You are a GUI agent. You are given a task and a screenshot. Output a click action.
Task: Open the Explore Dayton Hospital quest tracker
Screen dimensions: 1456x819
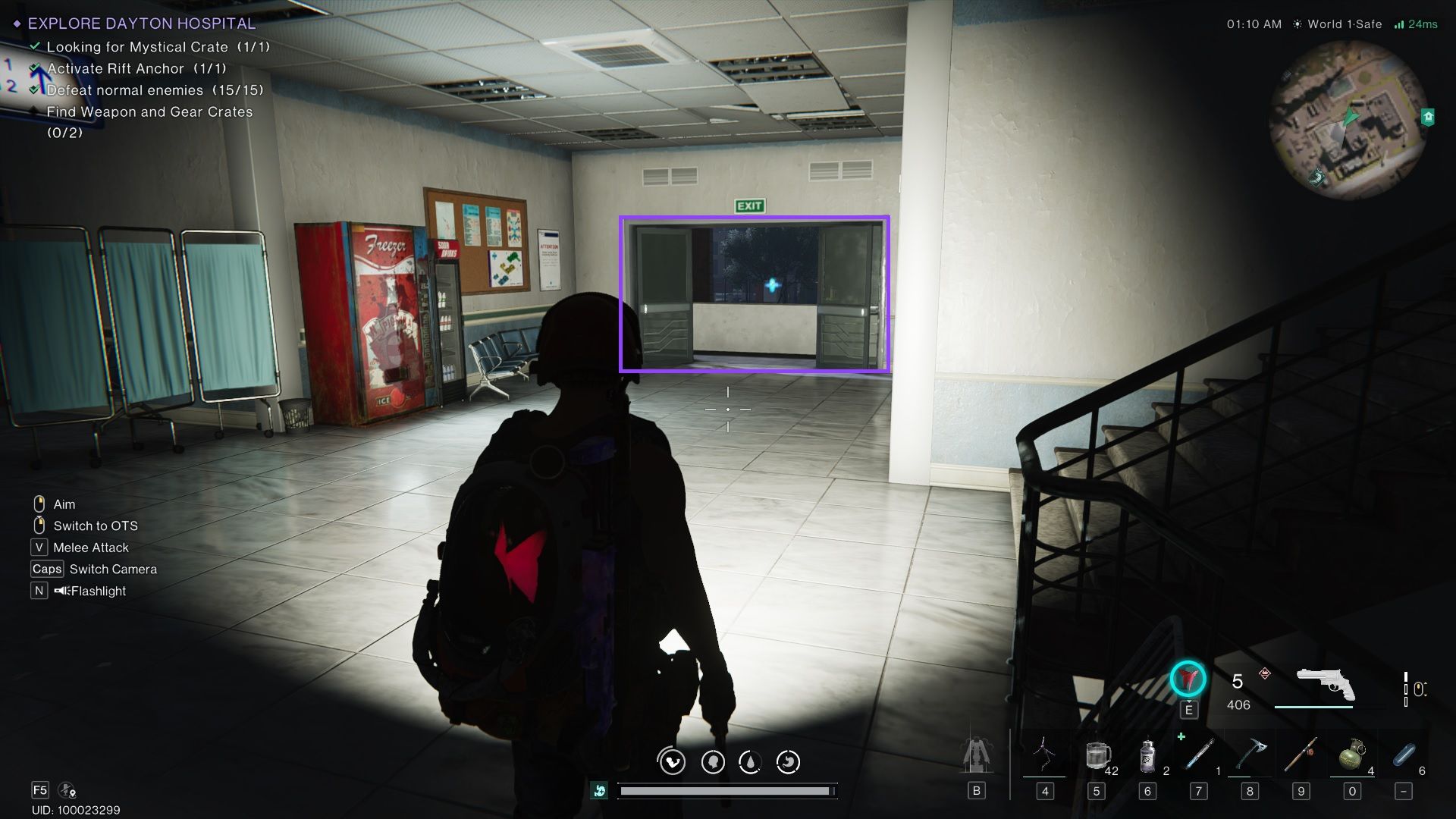pyautogui.click(x=141, y=24)
